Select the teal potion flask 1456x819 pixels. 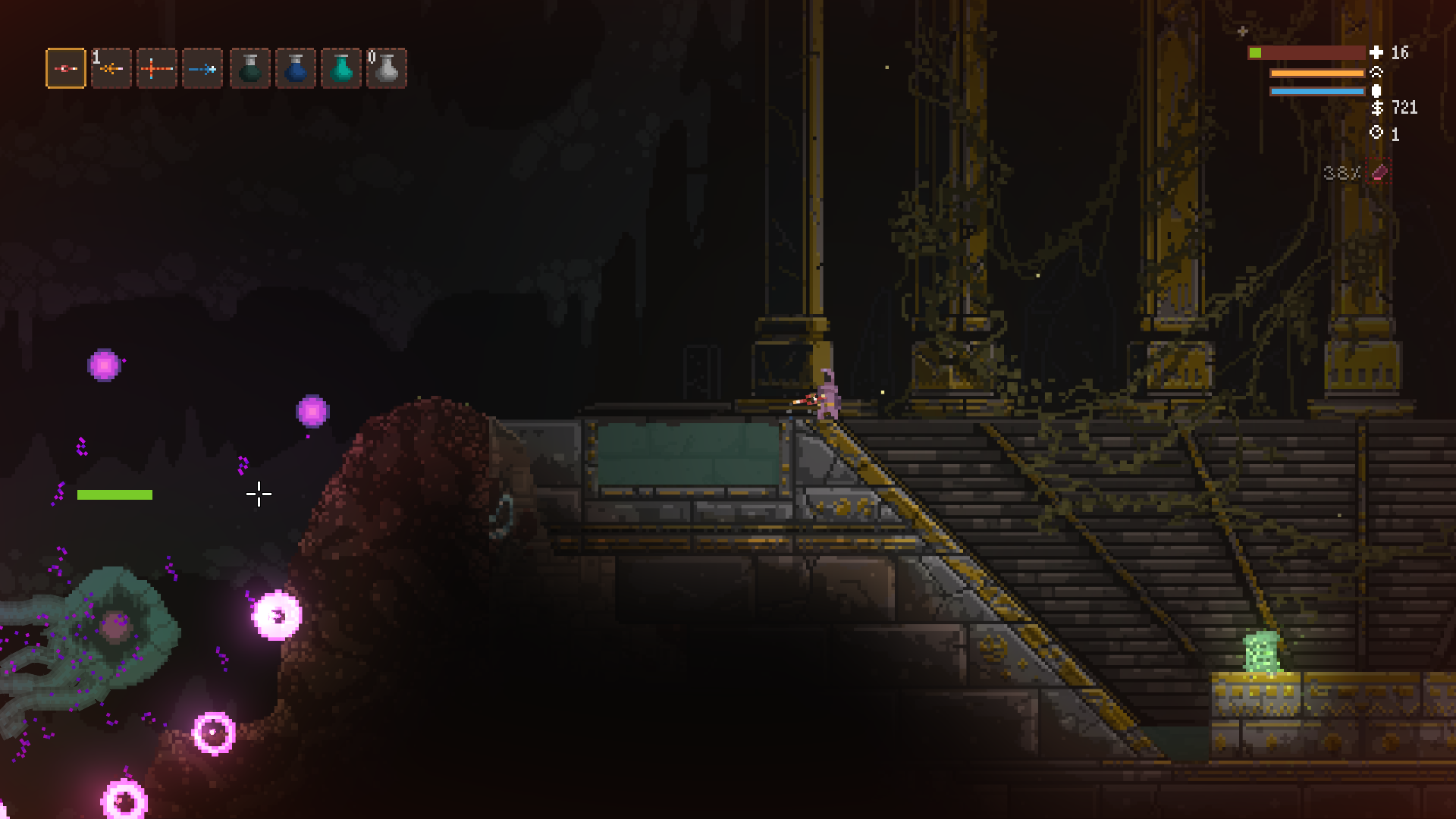341,68
